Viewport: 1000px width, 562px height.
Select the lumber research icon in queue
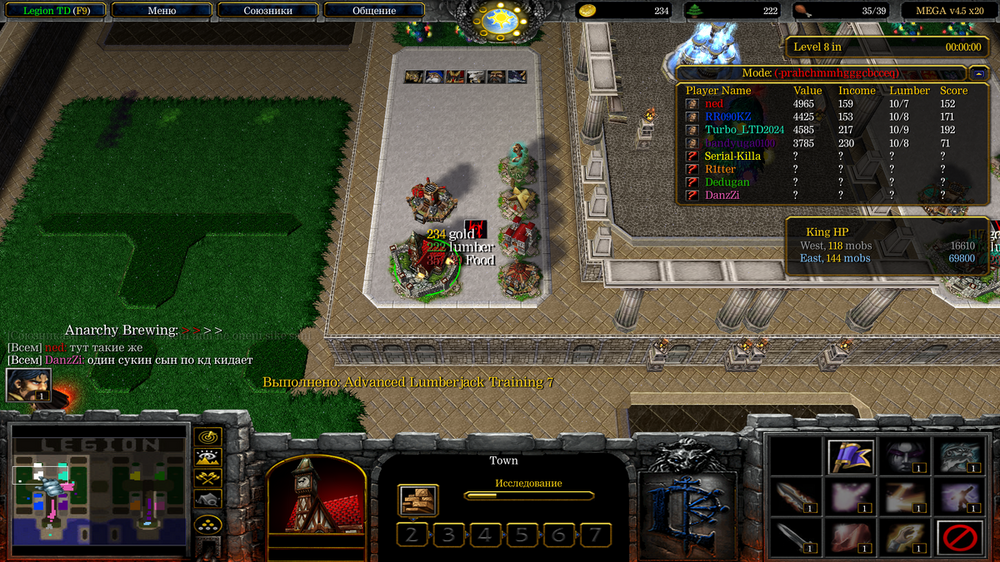point(418,499)
